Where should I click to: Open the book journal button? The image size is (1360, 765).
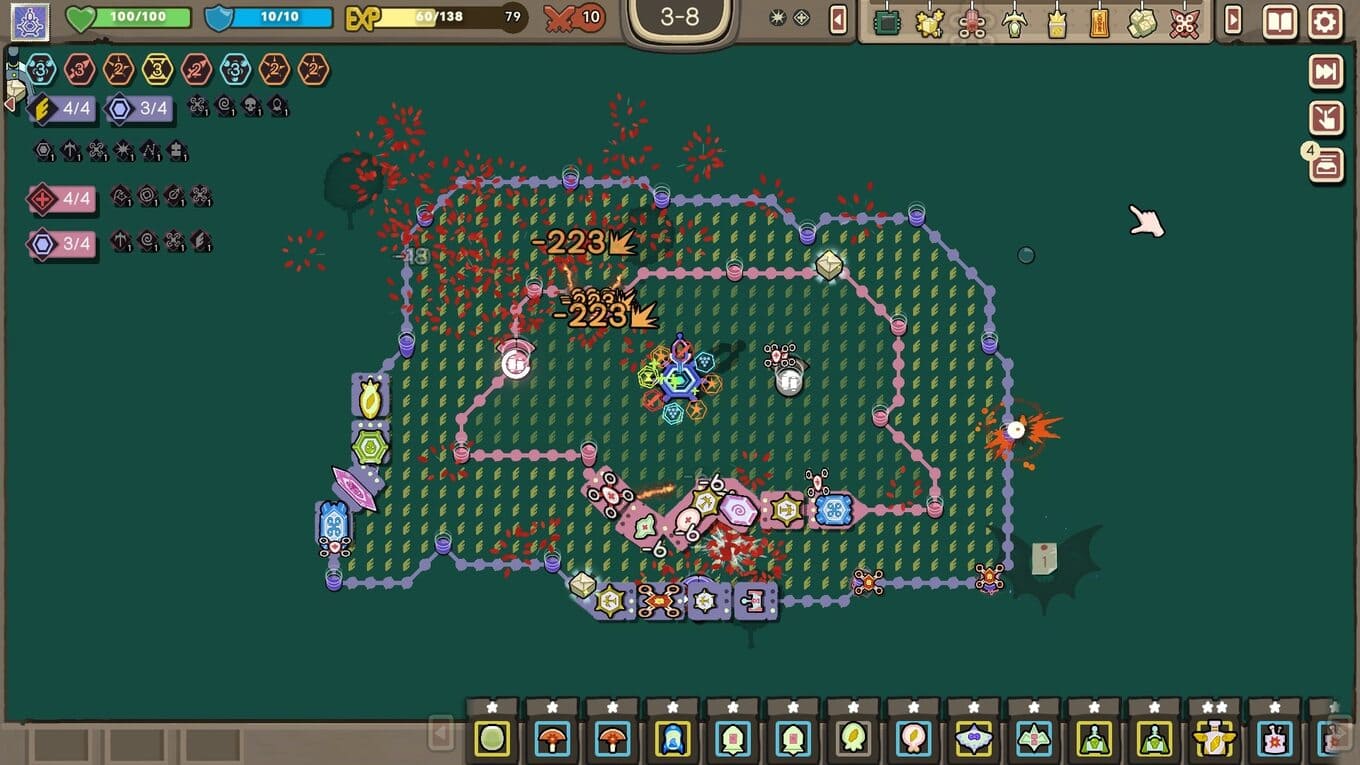pos(1280,21)
